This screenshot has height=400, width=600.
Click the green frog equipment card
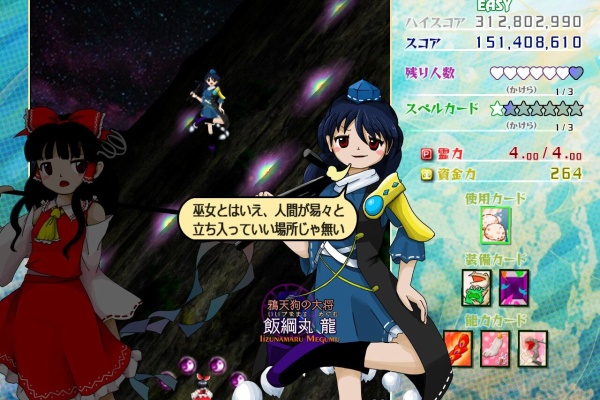[475, 287]
